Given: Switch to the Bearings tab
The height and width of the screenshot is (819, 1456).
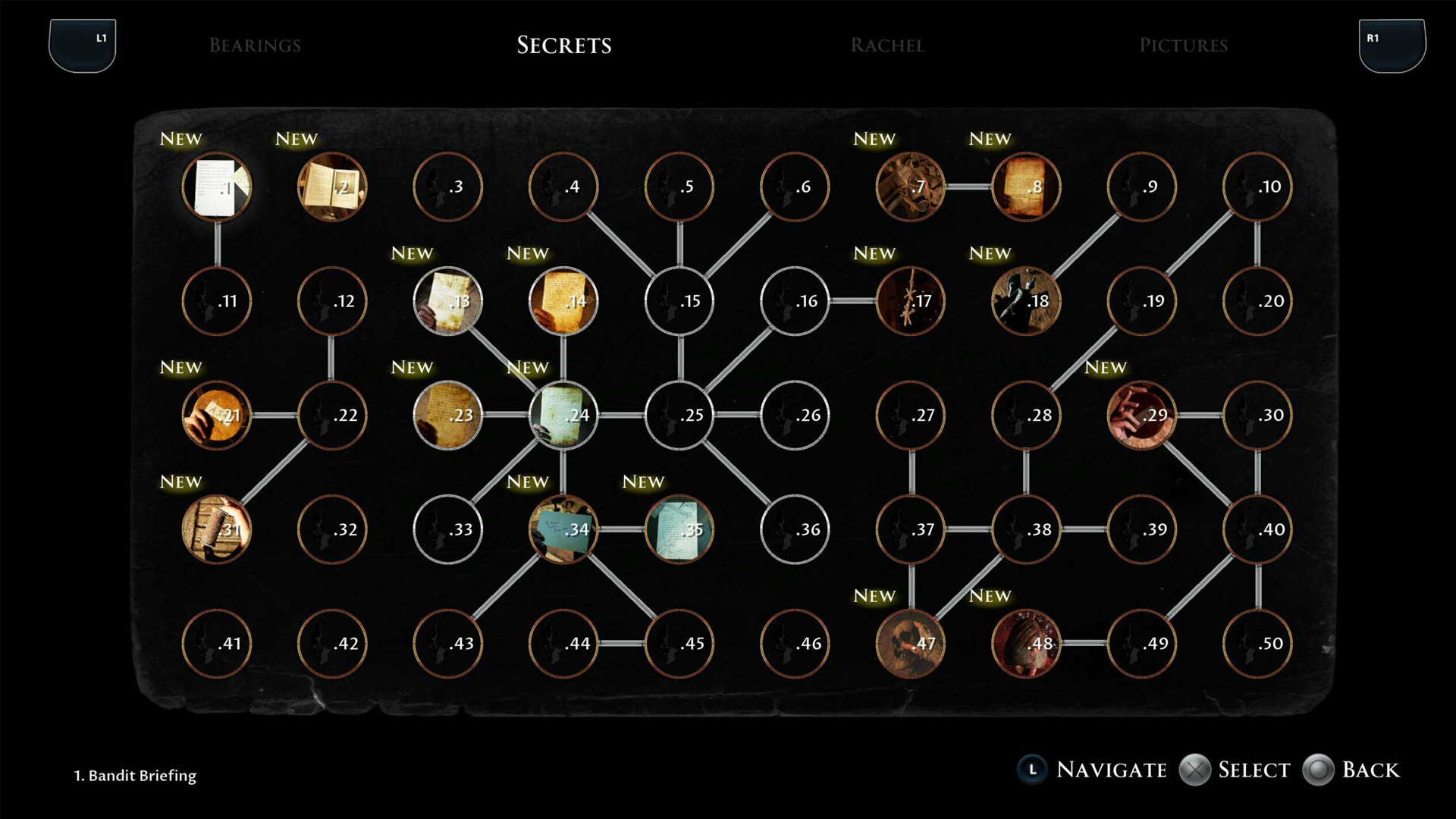Looking at the screenshot, I should click(255, 45).
